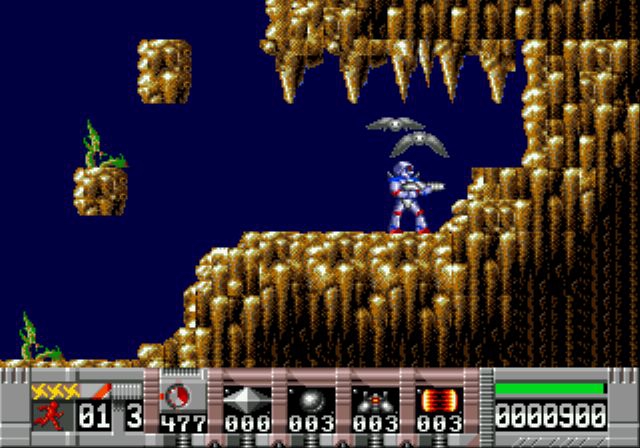Click the red clock timer icon
Image resolution: width=640 pixels, height=448 pixels.
tap(182, 395)
